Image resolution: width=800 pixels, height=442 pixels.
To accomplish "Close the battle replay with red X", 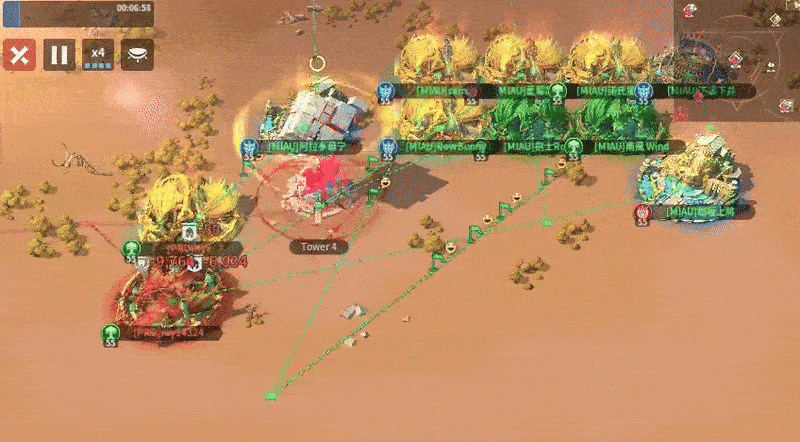I will click(x=18, y=54).
